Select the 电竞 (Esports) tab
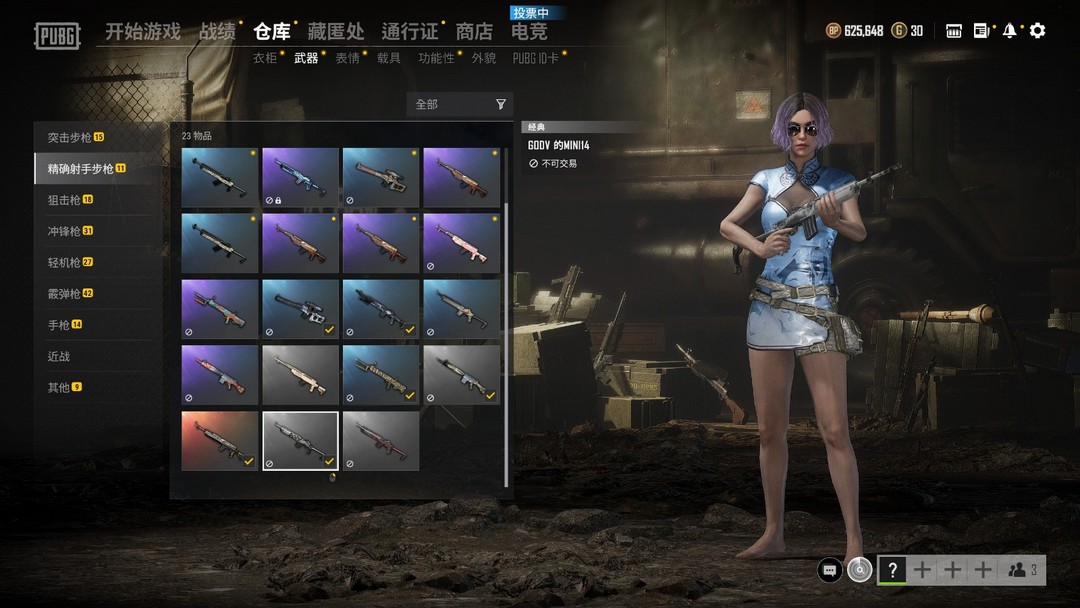1080x608 pixels. coord(529,32)
